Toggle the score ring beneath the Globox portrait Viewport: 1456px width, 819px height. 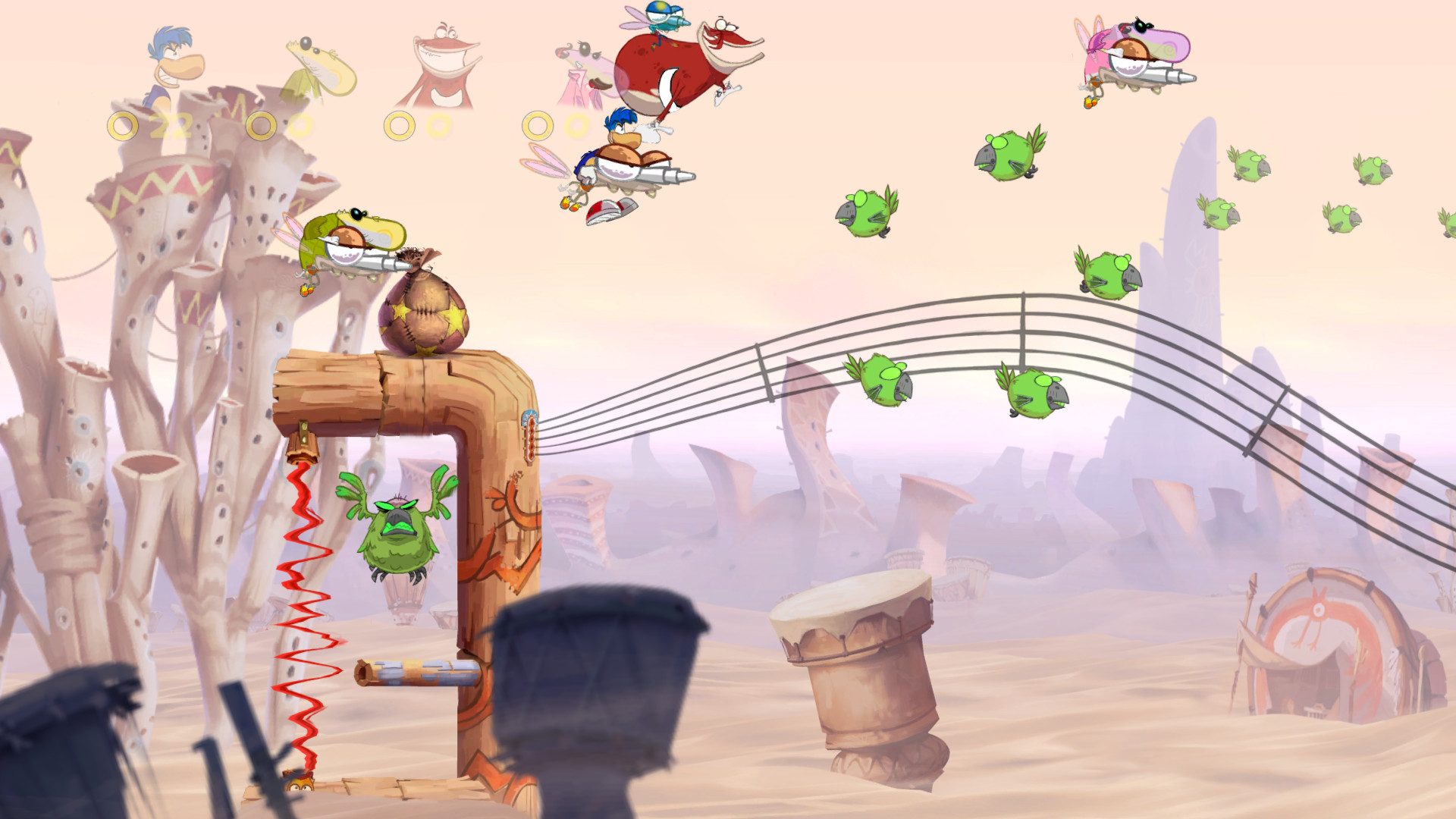click(262, 125)
